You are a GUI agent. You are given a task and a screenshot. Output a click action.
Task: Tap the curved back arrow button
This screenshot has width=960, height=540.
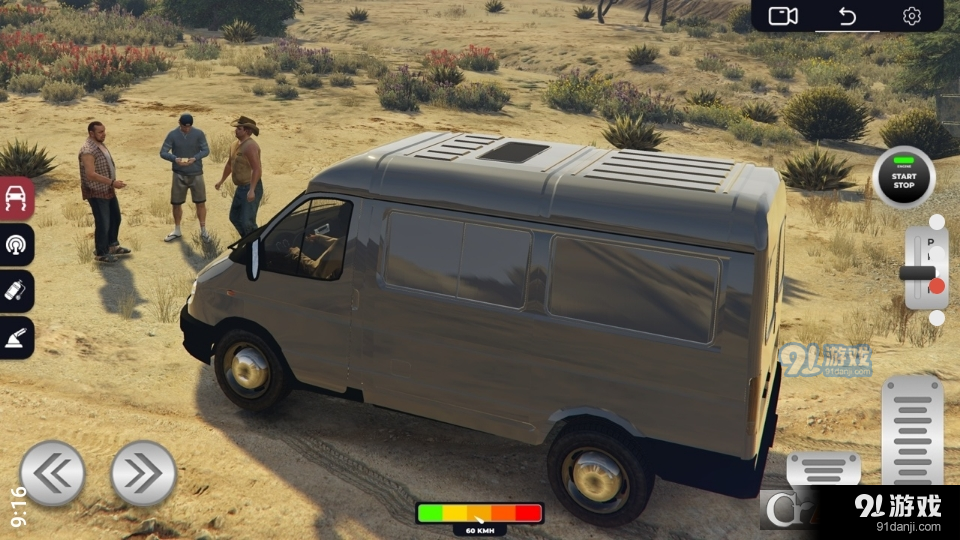[x=847, y=16]
